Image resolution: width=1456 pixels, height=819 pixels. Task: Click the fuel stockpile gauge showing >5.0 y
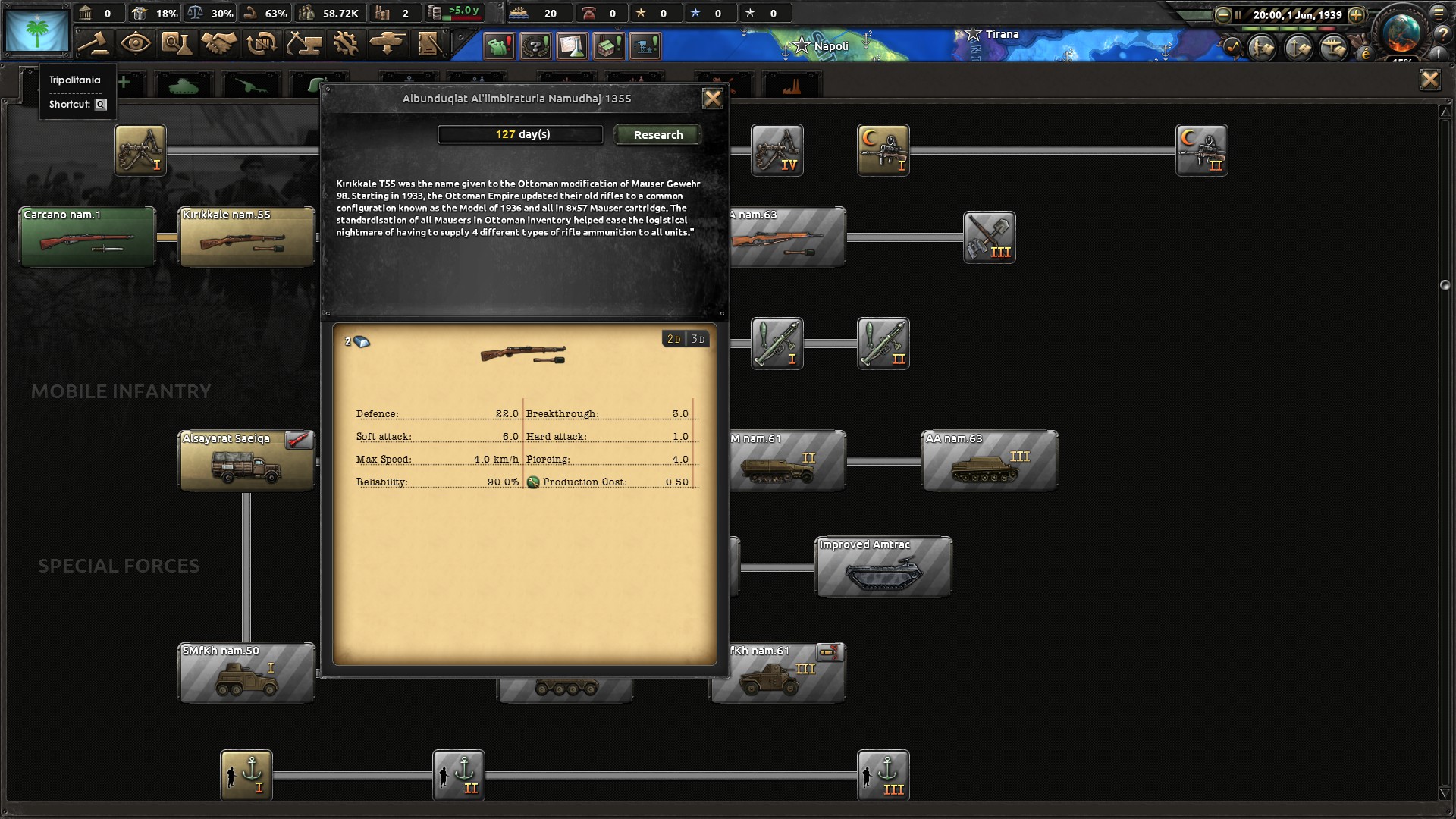[455, 11]
